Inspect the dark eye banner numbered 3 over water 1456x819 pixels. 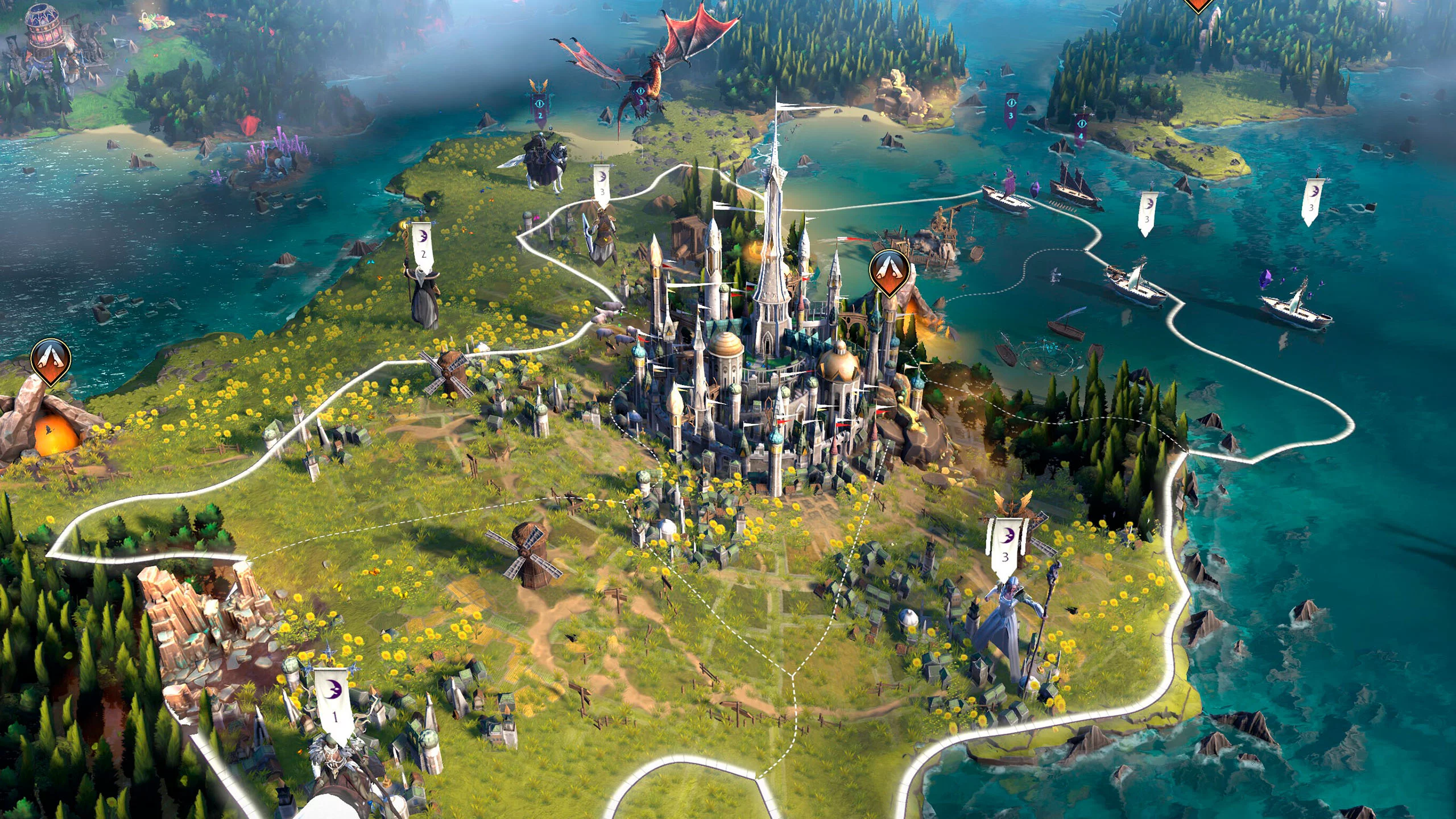[1011, 107]
